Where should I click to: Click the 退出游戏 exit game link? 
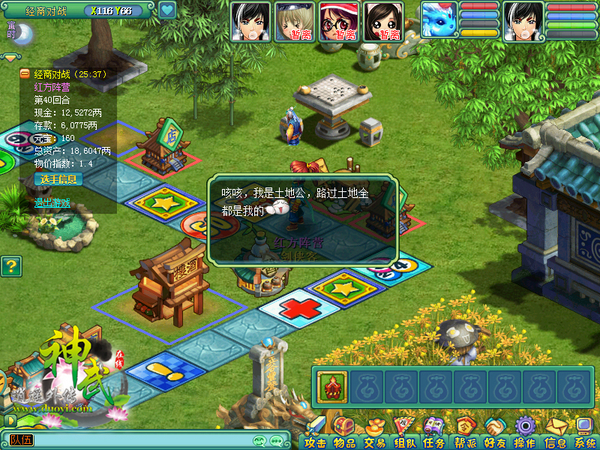53,202
